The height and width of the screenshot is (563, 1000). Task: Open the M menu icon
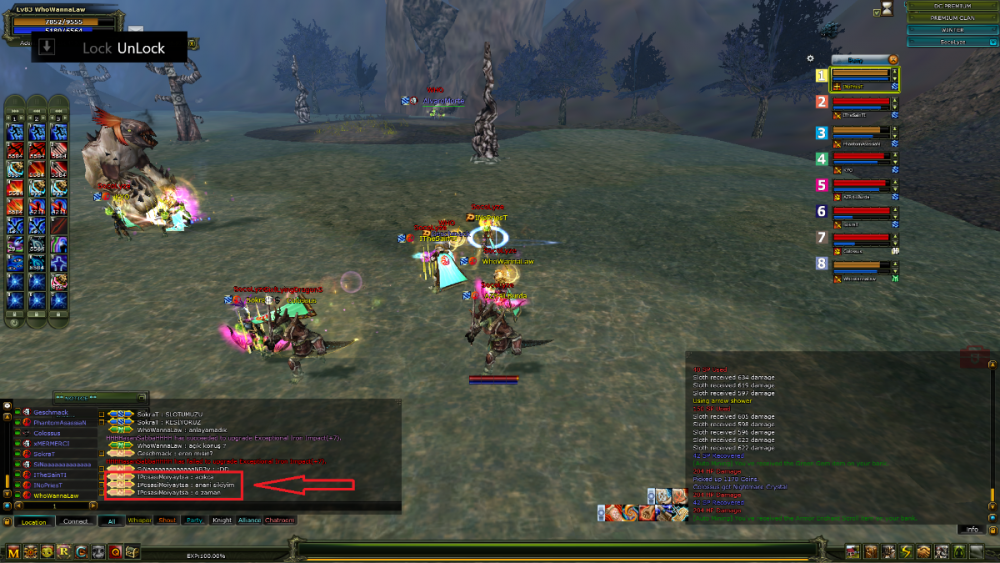(13, 551)
